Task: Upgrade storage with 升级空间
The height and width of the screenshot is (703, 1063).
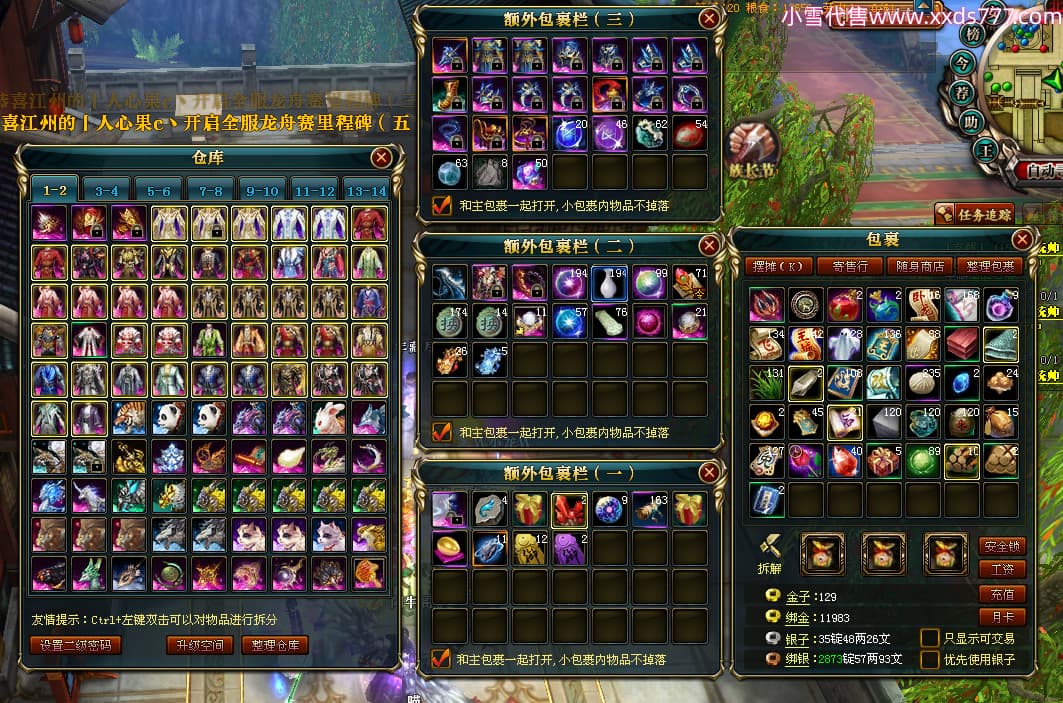Action: point(200,645)
